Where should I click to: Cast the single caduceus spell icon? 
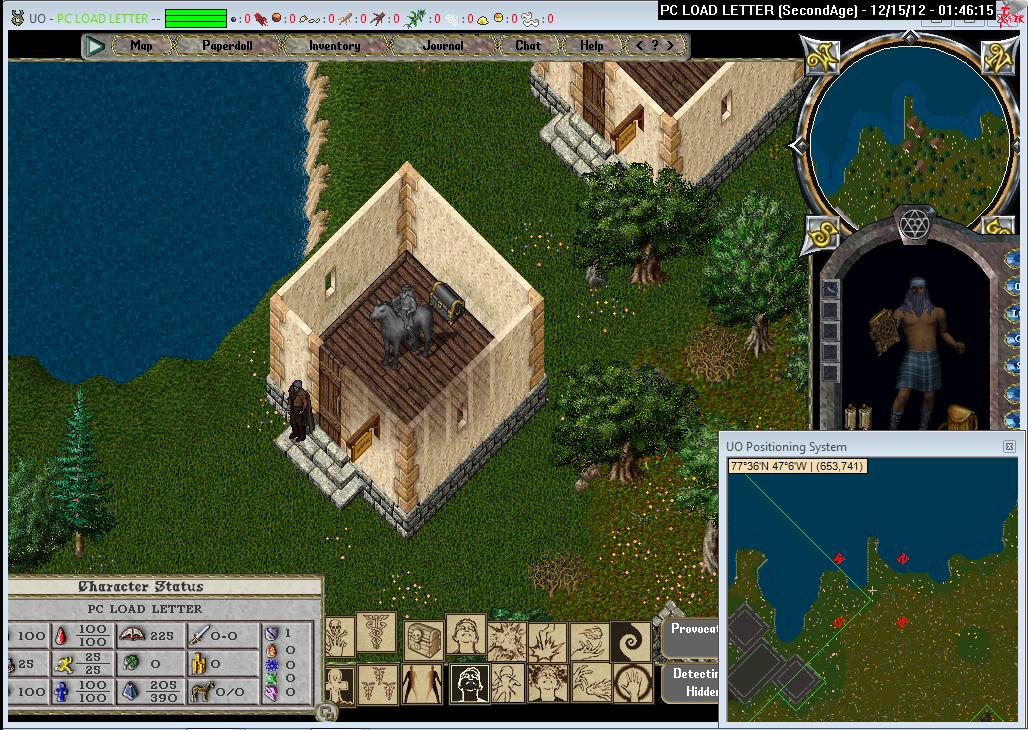click(376, 633)
